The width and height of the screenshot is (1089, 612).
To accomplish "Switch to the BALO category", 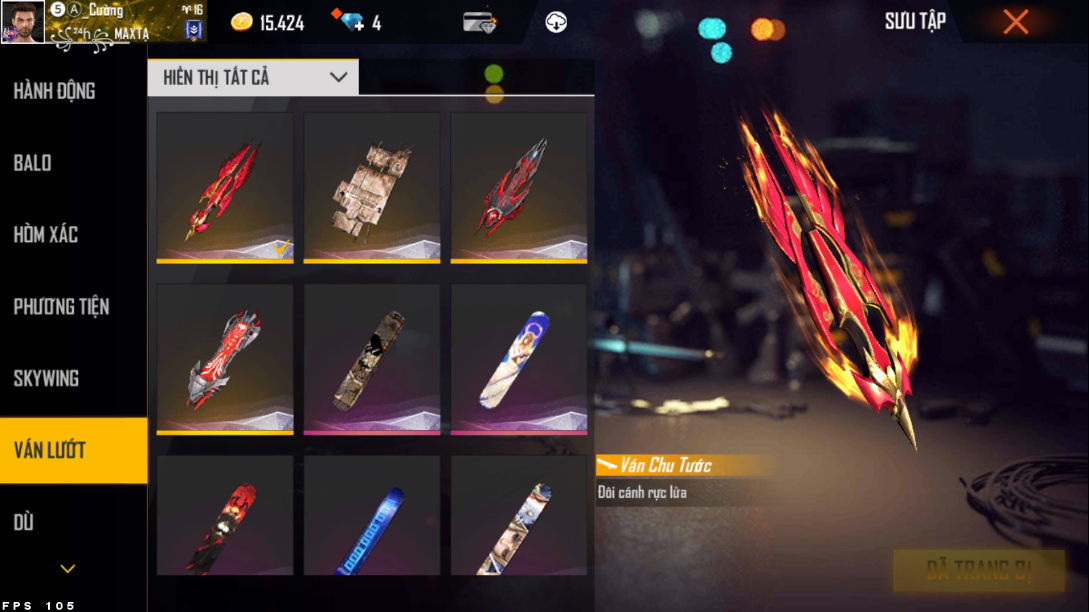I will (x=33, y=163).
